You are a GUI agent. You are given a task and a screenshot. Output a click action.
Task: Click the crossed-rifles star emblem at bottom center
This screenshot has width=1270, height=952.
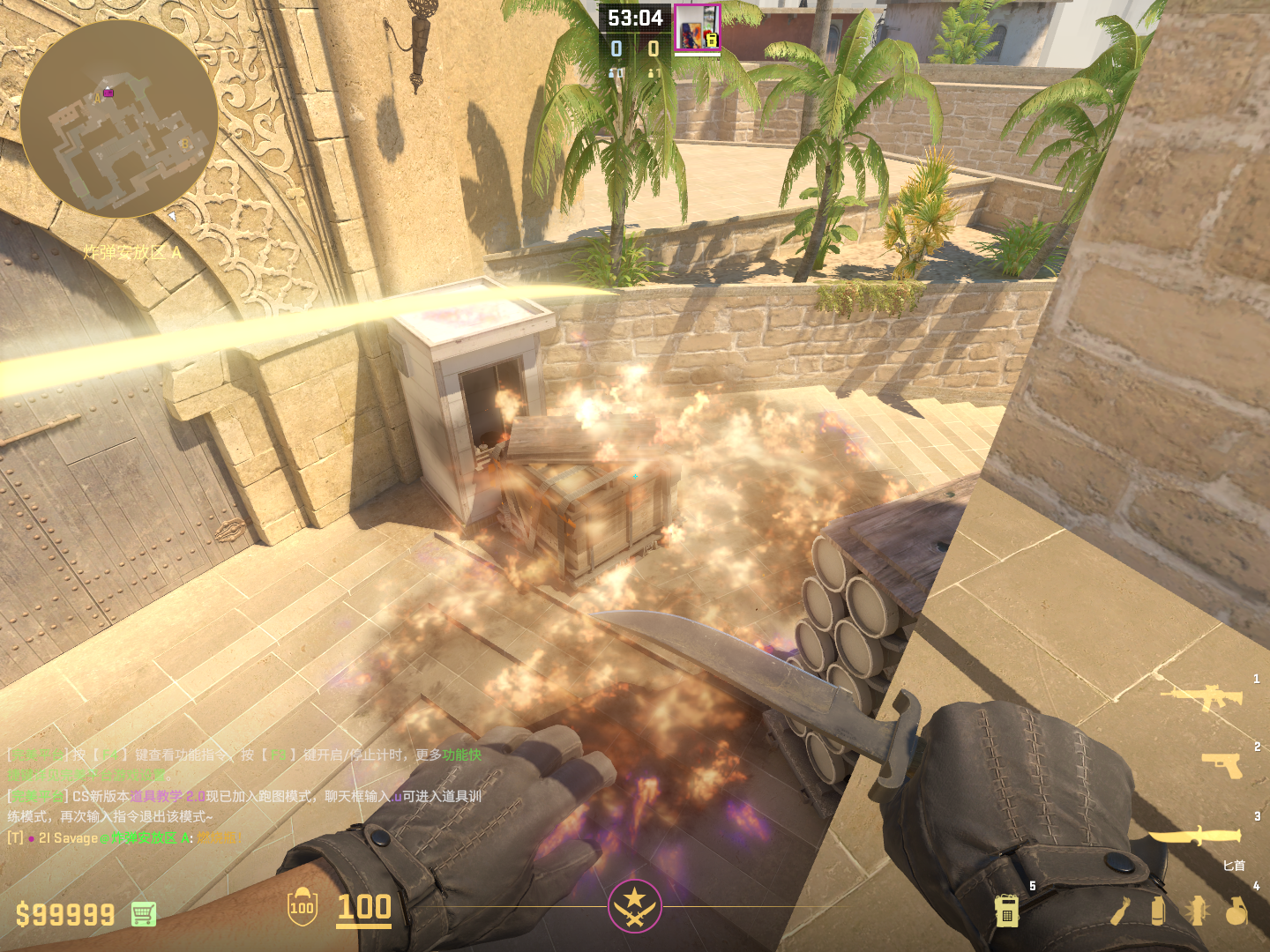point(634,905)
